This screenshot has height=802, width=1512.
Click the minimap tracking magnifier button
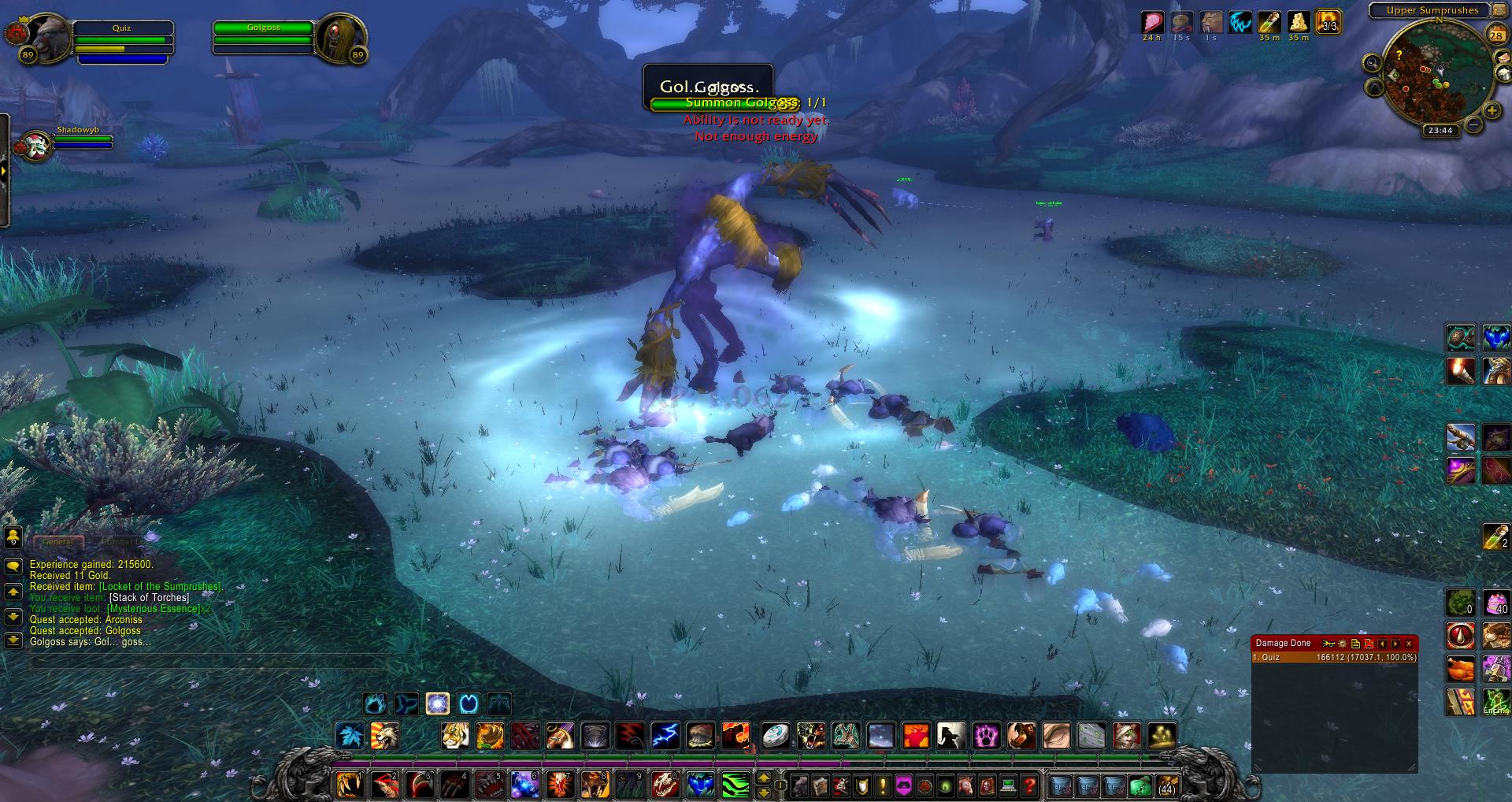coord(1373,63)
